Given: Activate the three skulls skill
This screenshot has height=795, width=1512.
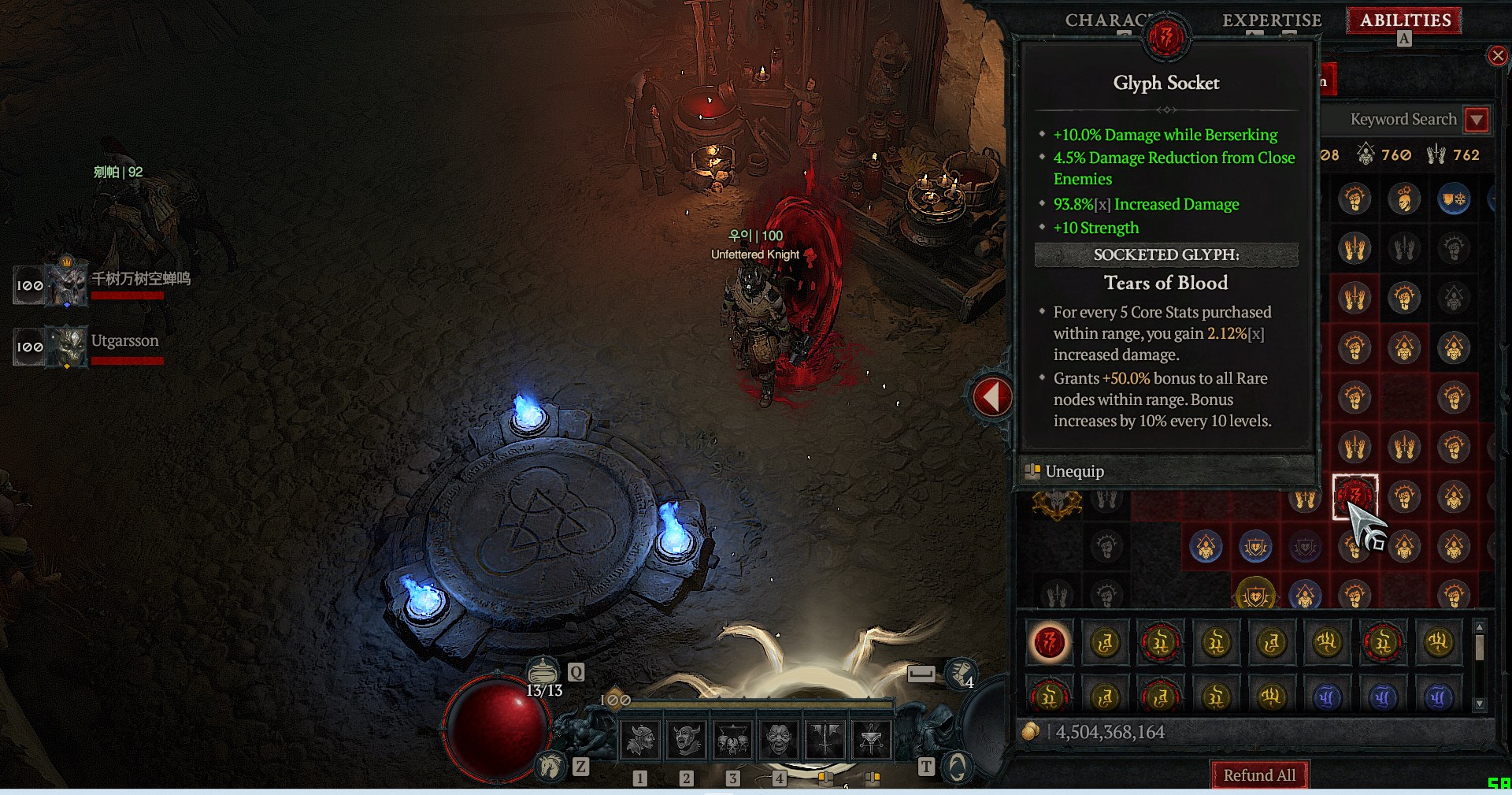Looking at the screenshot, I should pos(732,740).
